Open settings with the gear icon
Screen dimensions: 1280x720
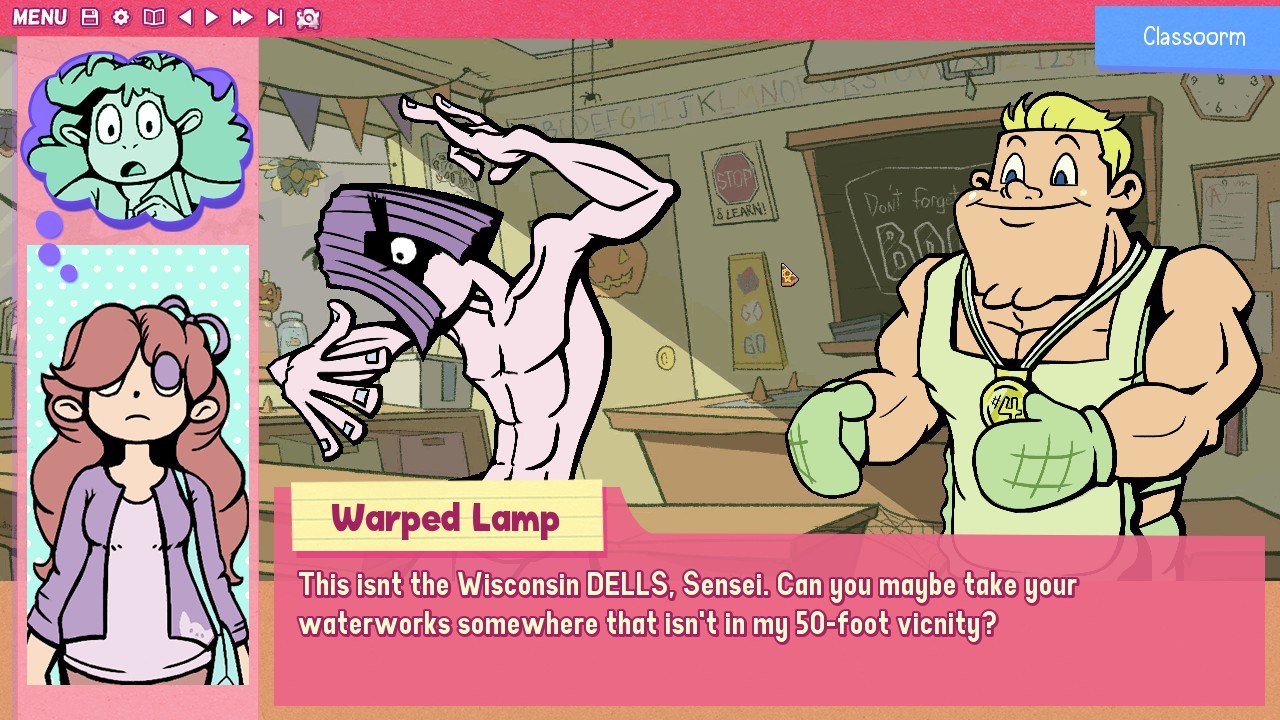[x=122, y=17]
